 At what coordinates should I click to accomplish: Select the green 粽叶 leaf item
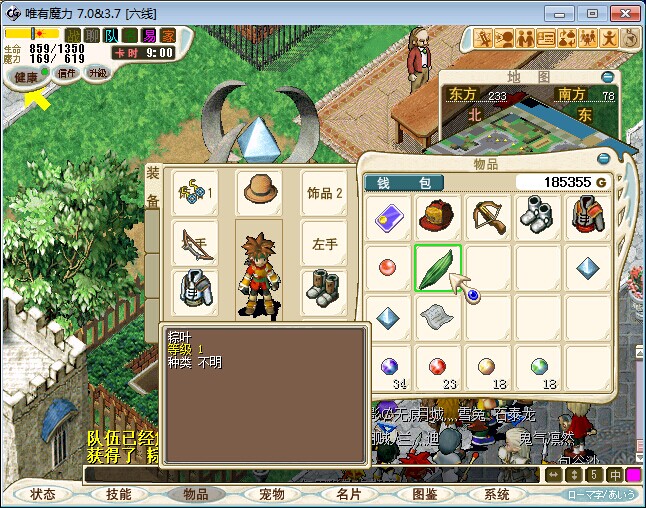point(438,269)
